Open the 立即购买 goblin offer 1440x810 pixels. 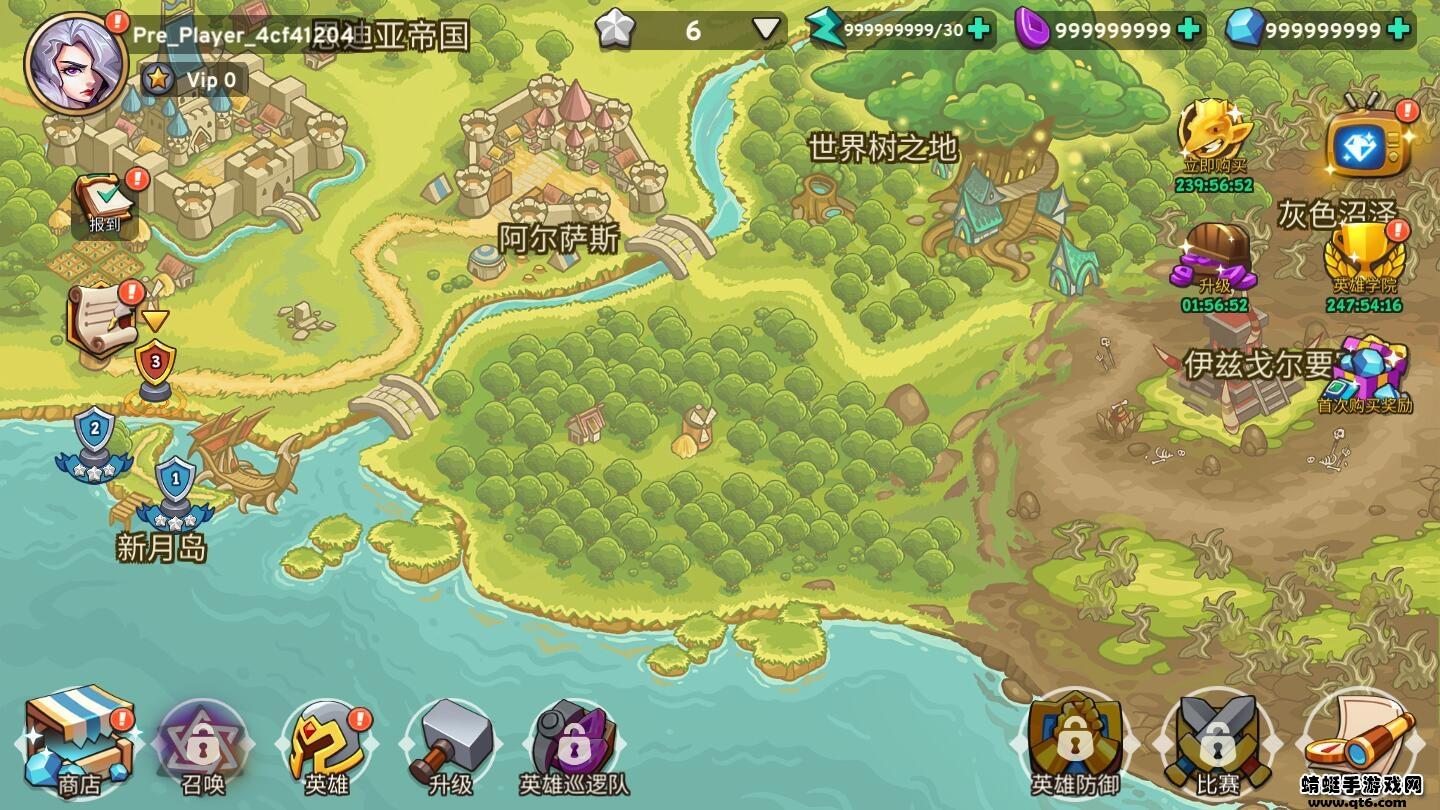pos(1214,140)
